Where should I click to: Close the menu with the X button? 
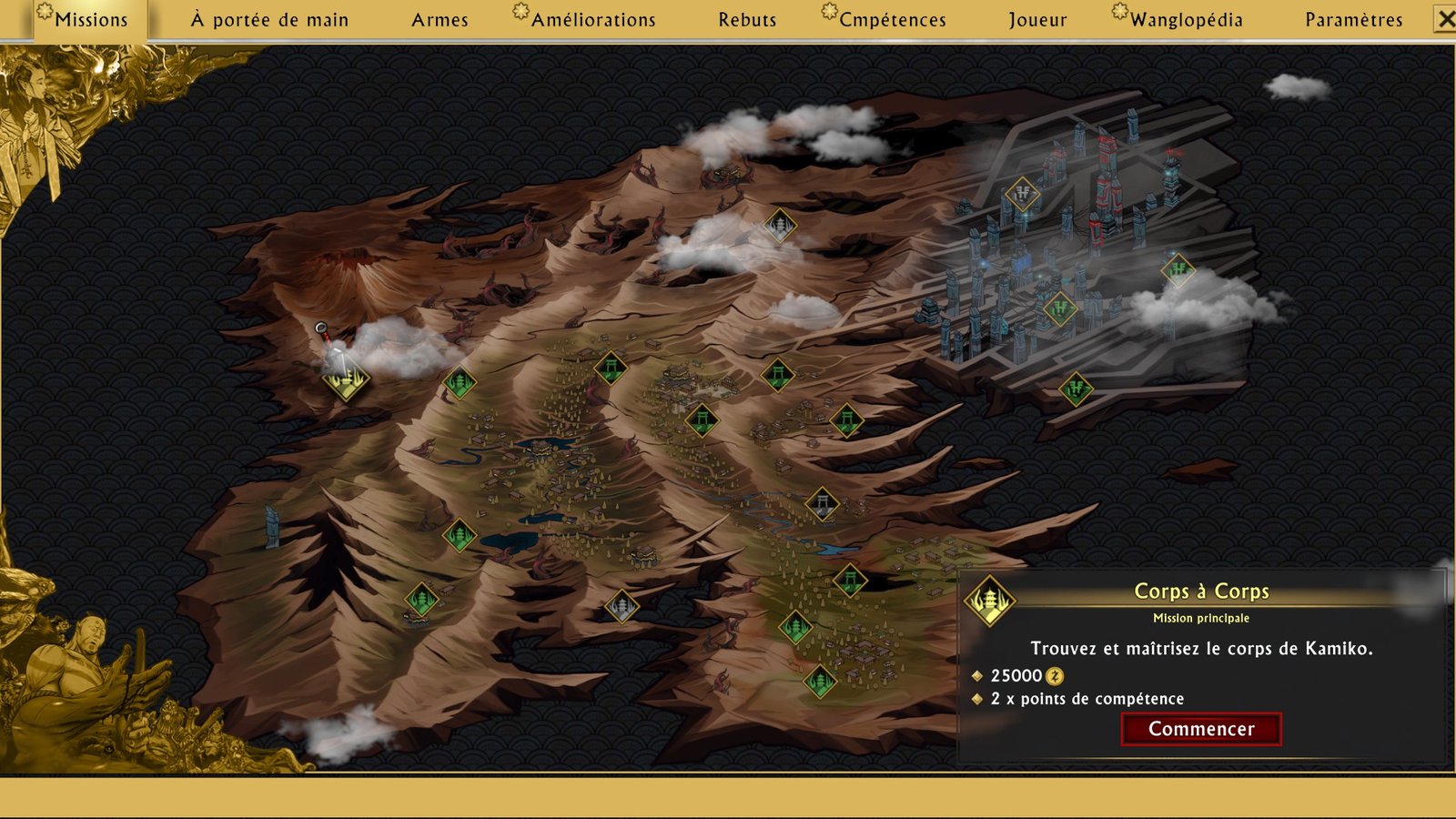(1445, 19)
